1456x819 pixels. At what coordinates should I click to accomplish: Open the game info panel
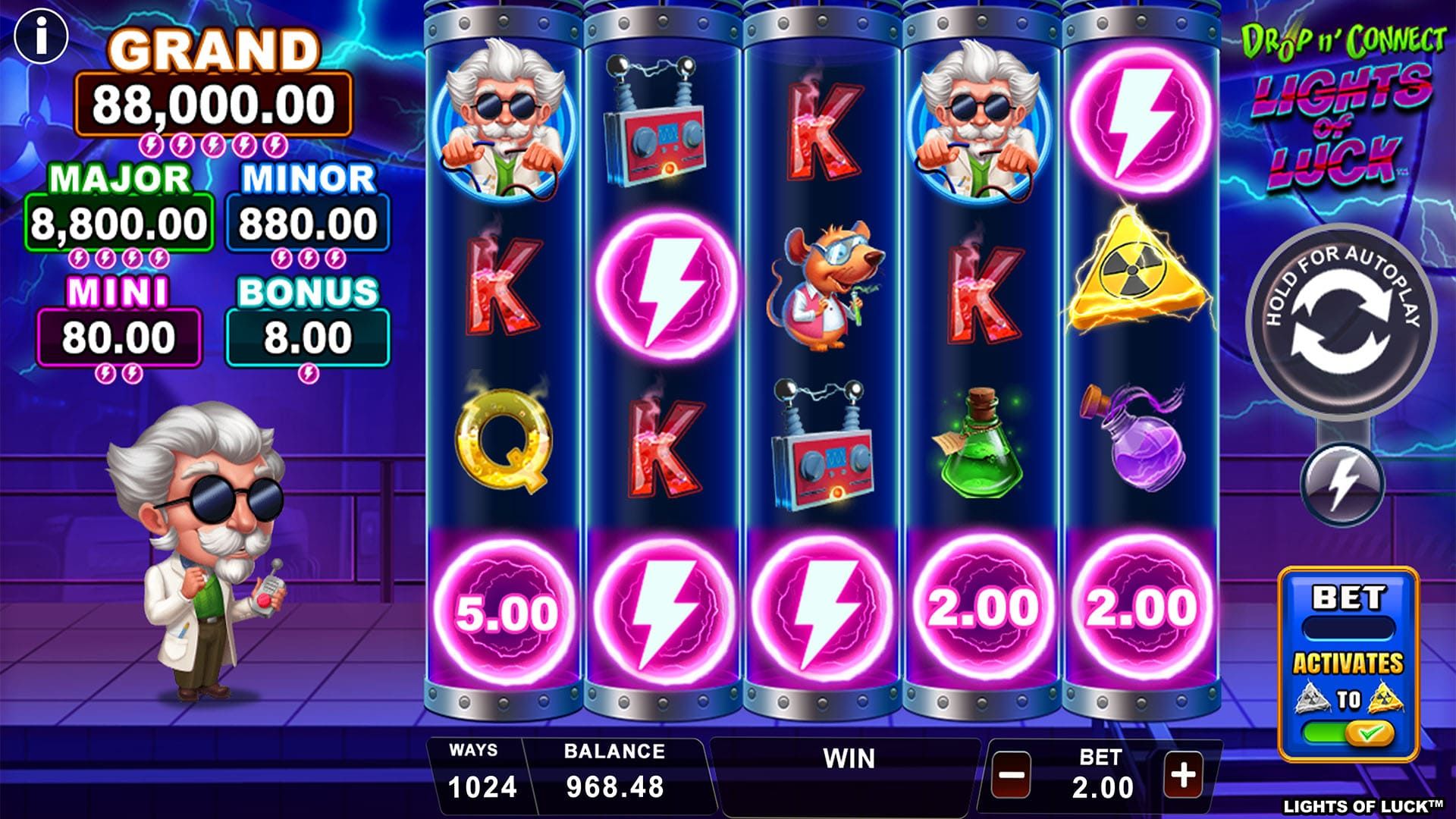(x=42, y=36)
